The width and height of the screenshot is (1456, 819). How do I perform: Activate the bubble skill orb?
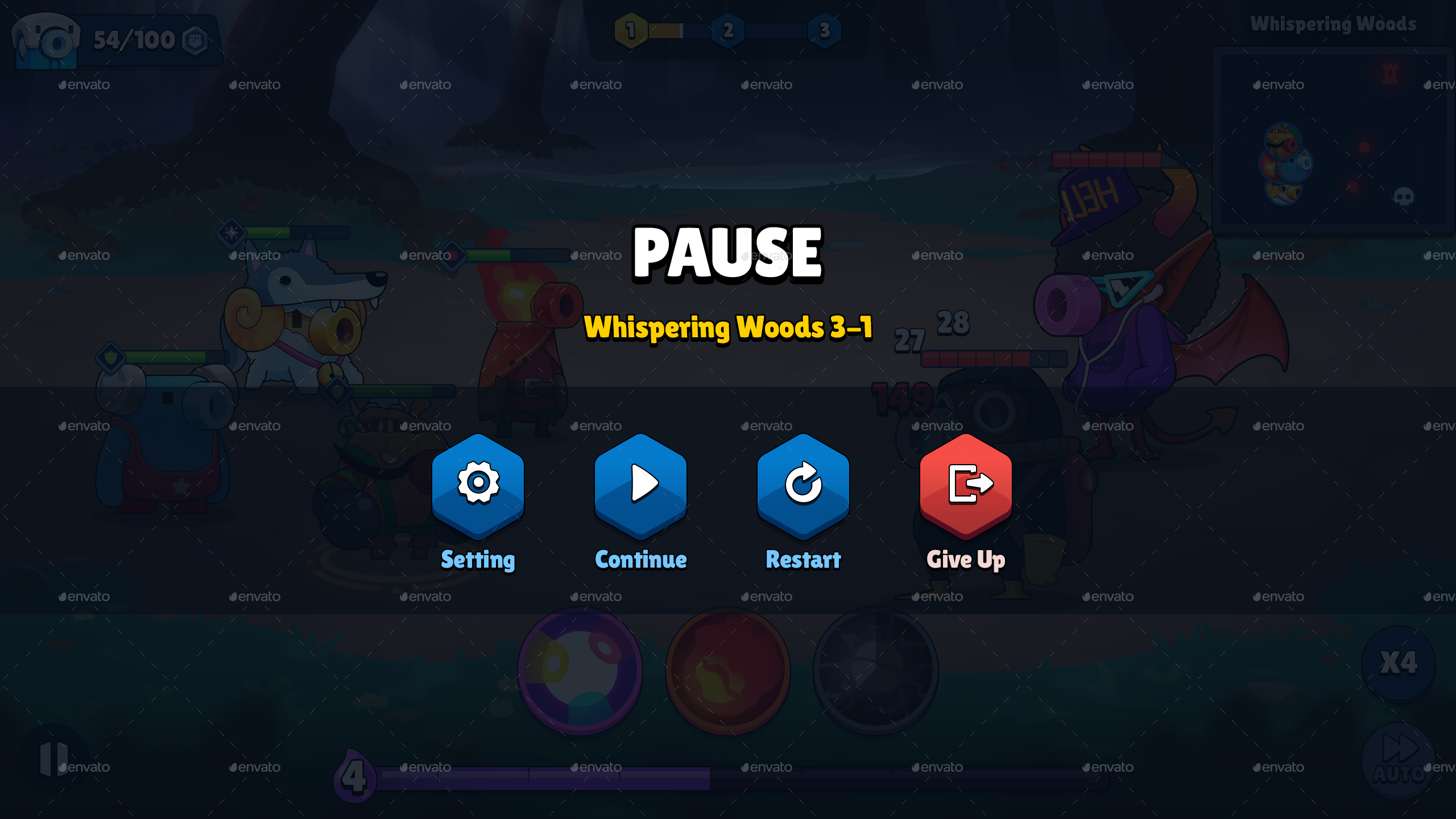pos(580,671)
